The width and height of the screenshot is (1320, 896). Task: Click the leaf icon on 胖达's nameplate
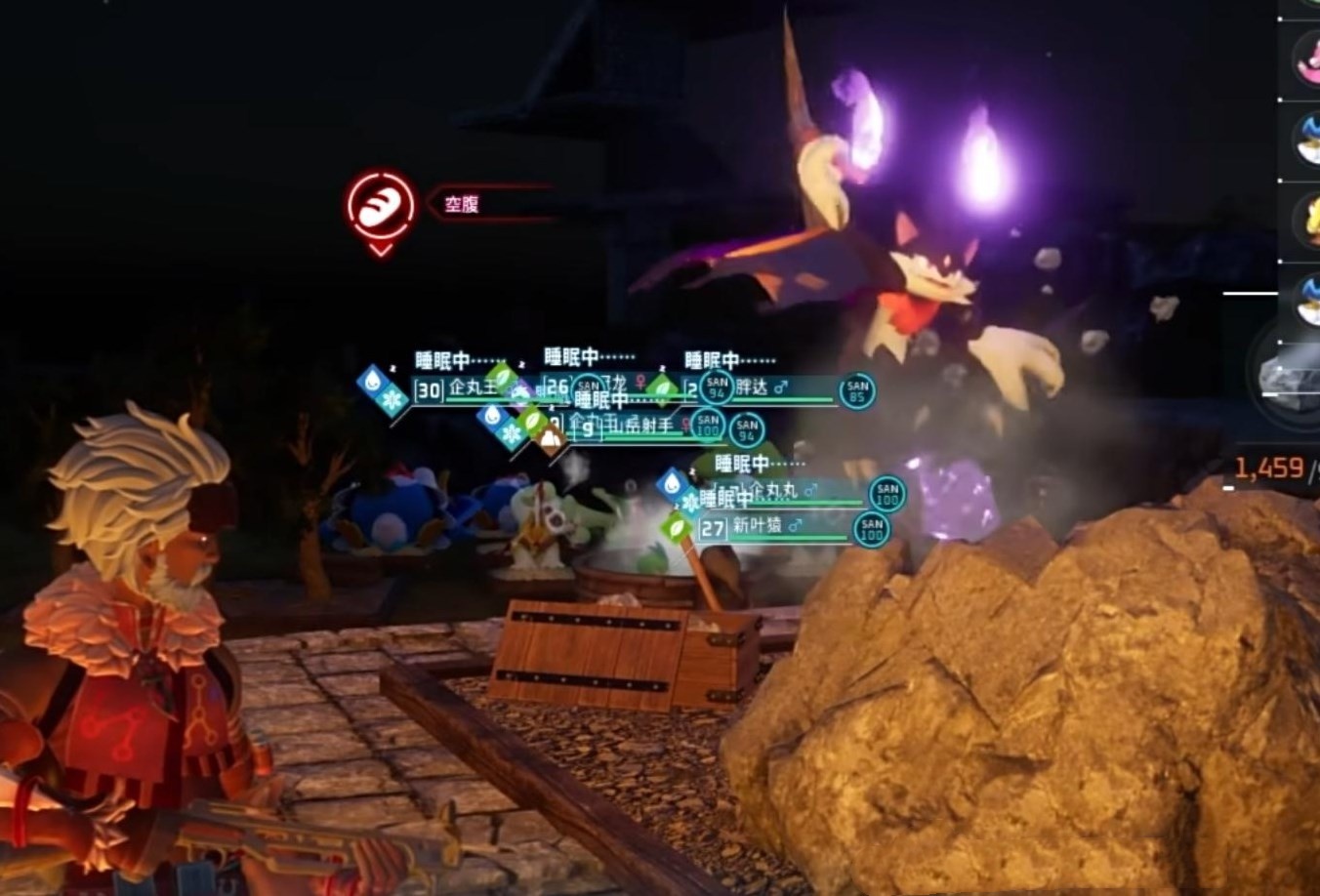point(662,389)
